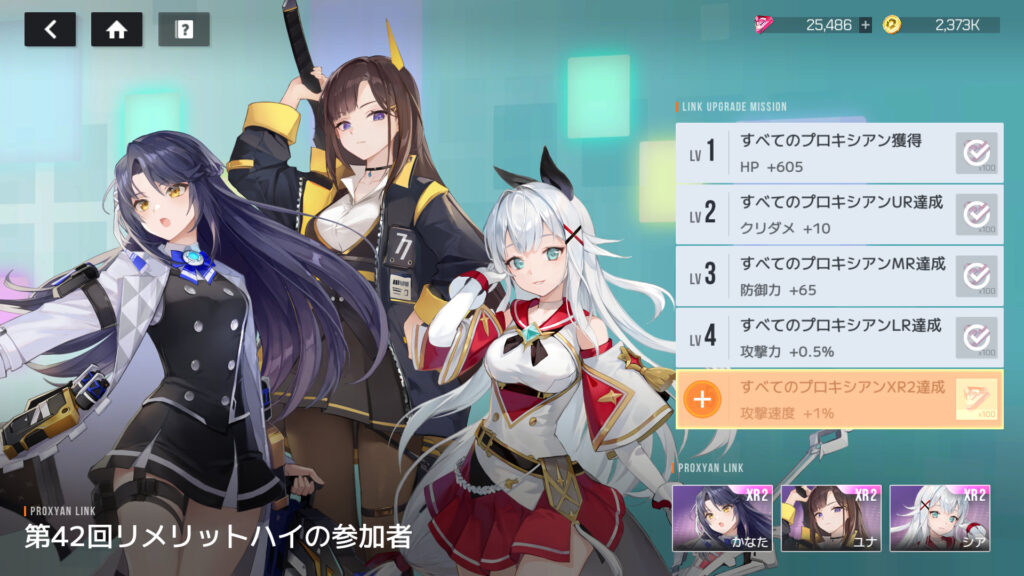The height and width of the screenshot is (576, 1024).
Task: Open かなた's character thumbnail
Action: pos(722,518)
